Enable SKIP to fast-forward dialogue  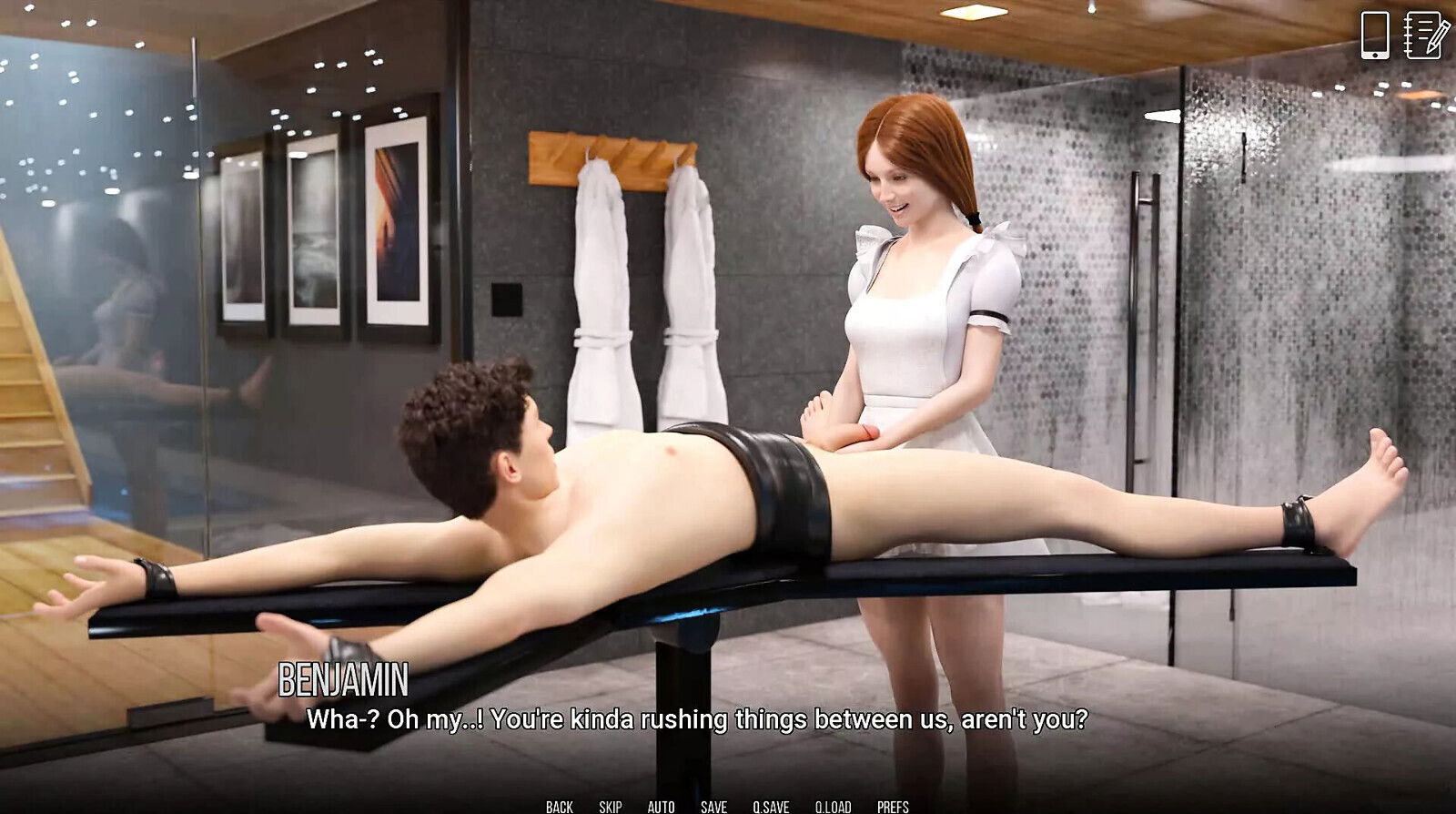pyautogui.click(x=609, y=806)
